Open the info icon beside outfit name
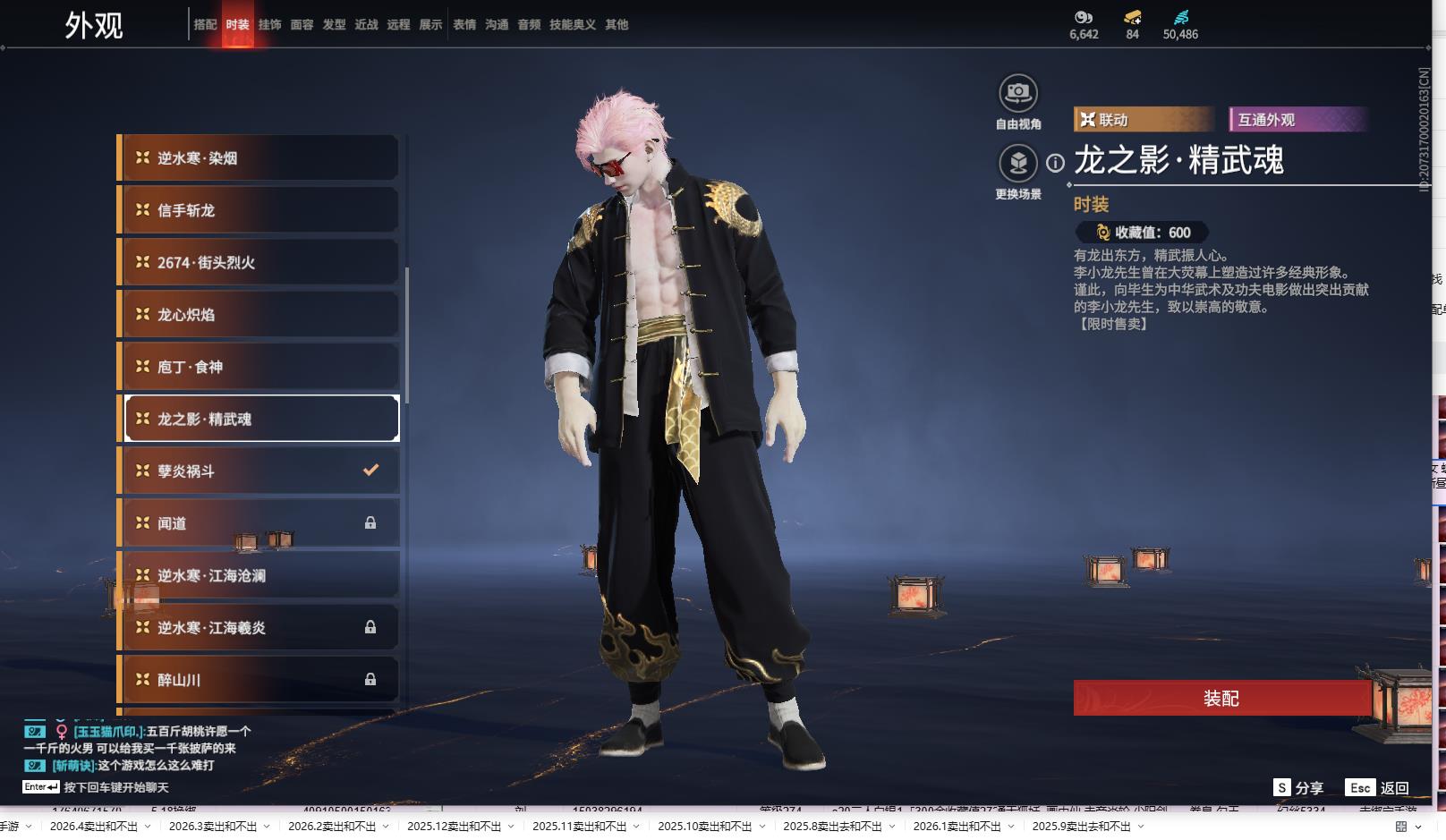 click(1056, 163)
